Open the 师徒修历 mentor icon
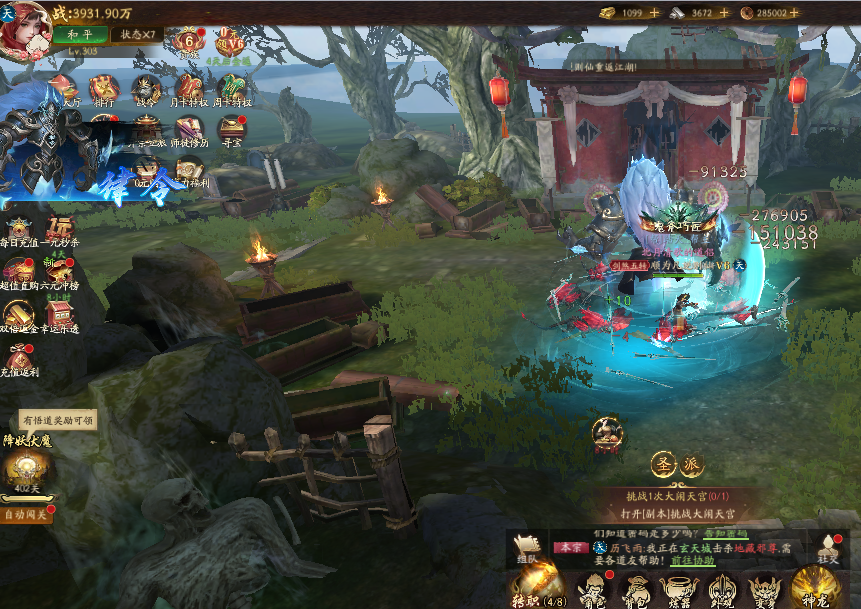The height and width of the screenshot is (609, 861). [190, 130]
